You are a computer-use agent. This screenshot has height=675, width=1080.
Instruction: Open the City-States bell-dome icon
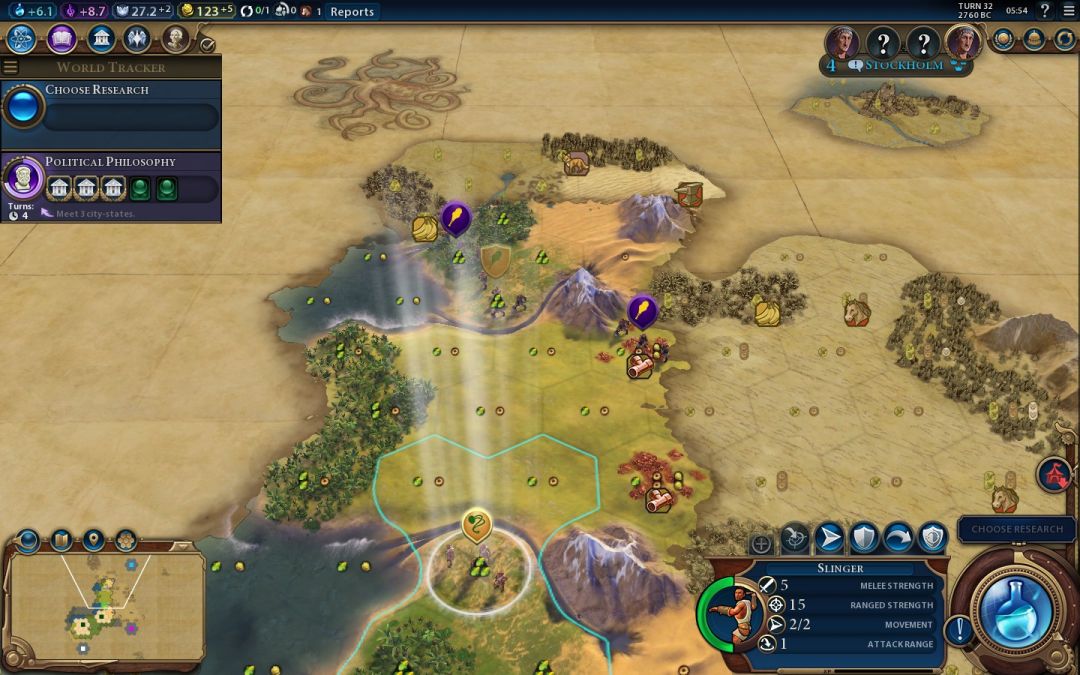click(x=1034, y=40)
